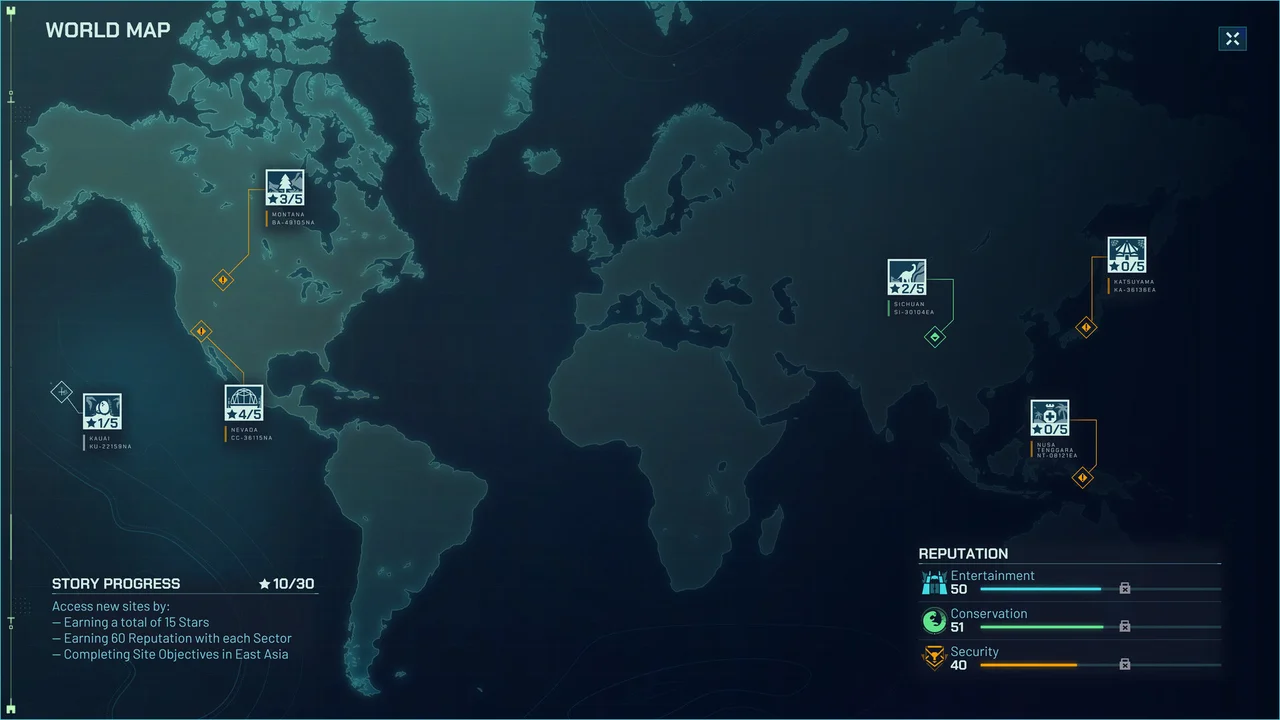Select the orange diamond marker below Montana
This screenshot has width=1280, height=720.
coord(224,280)
